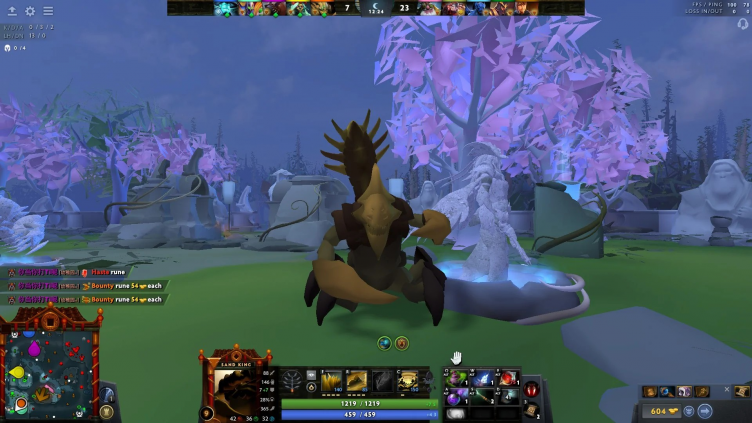Activate the Sand Storm ability
752x423 pixels.
tap(357, 381)
